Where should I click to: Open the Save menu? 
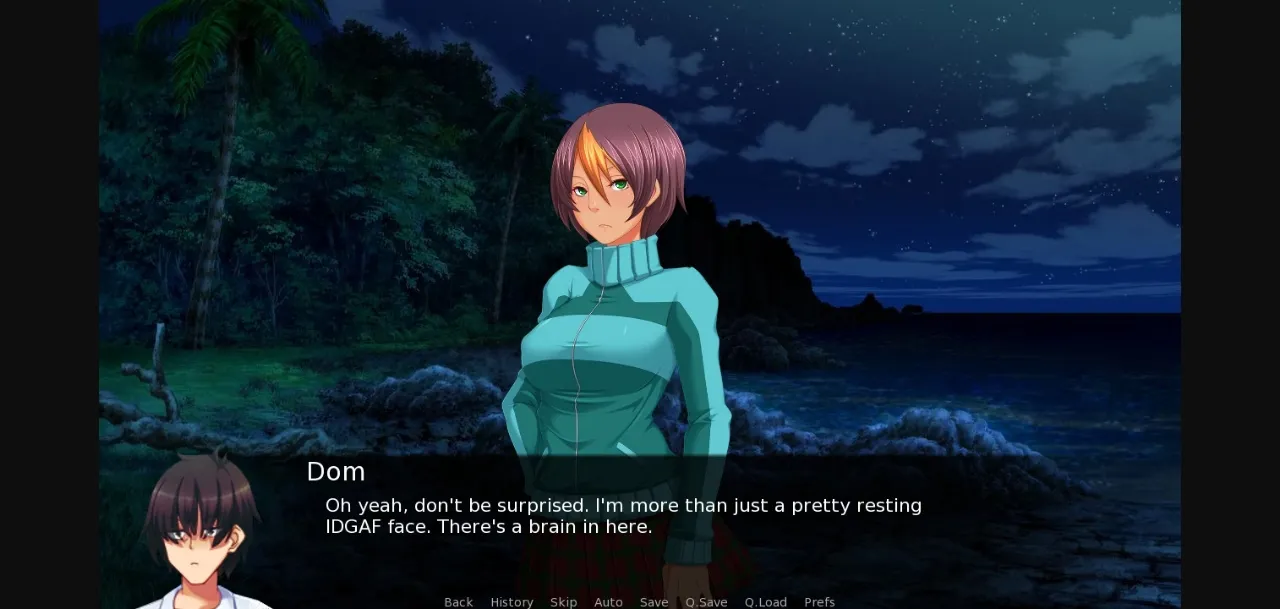654,602
